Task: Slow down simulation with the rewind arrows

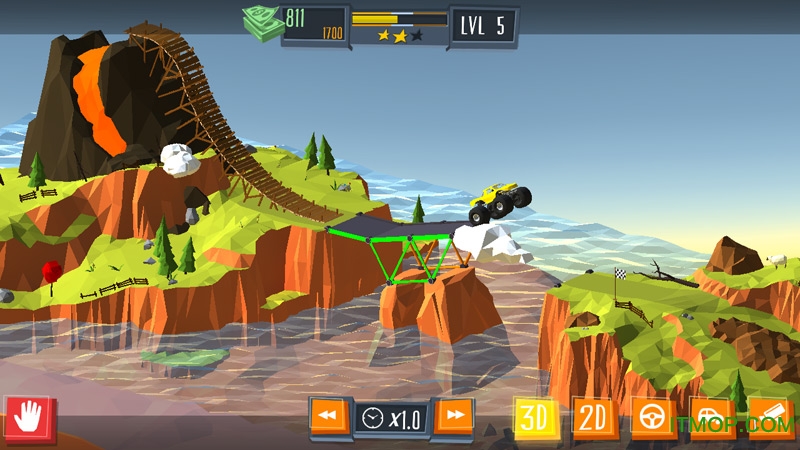Action: [x=329, y=416]
